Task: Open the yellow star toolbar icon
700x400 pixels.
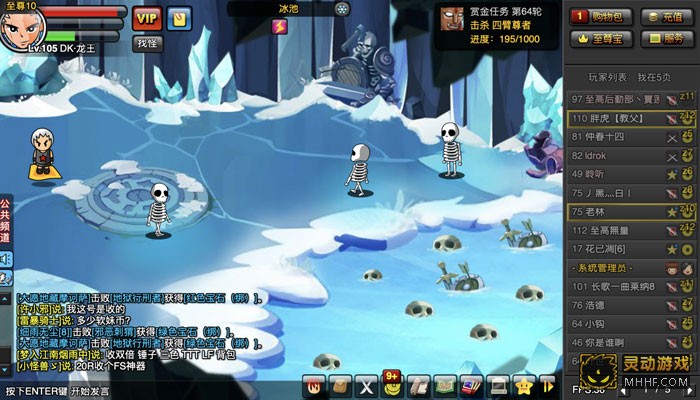Action: tap(522, 385)
